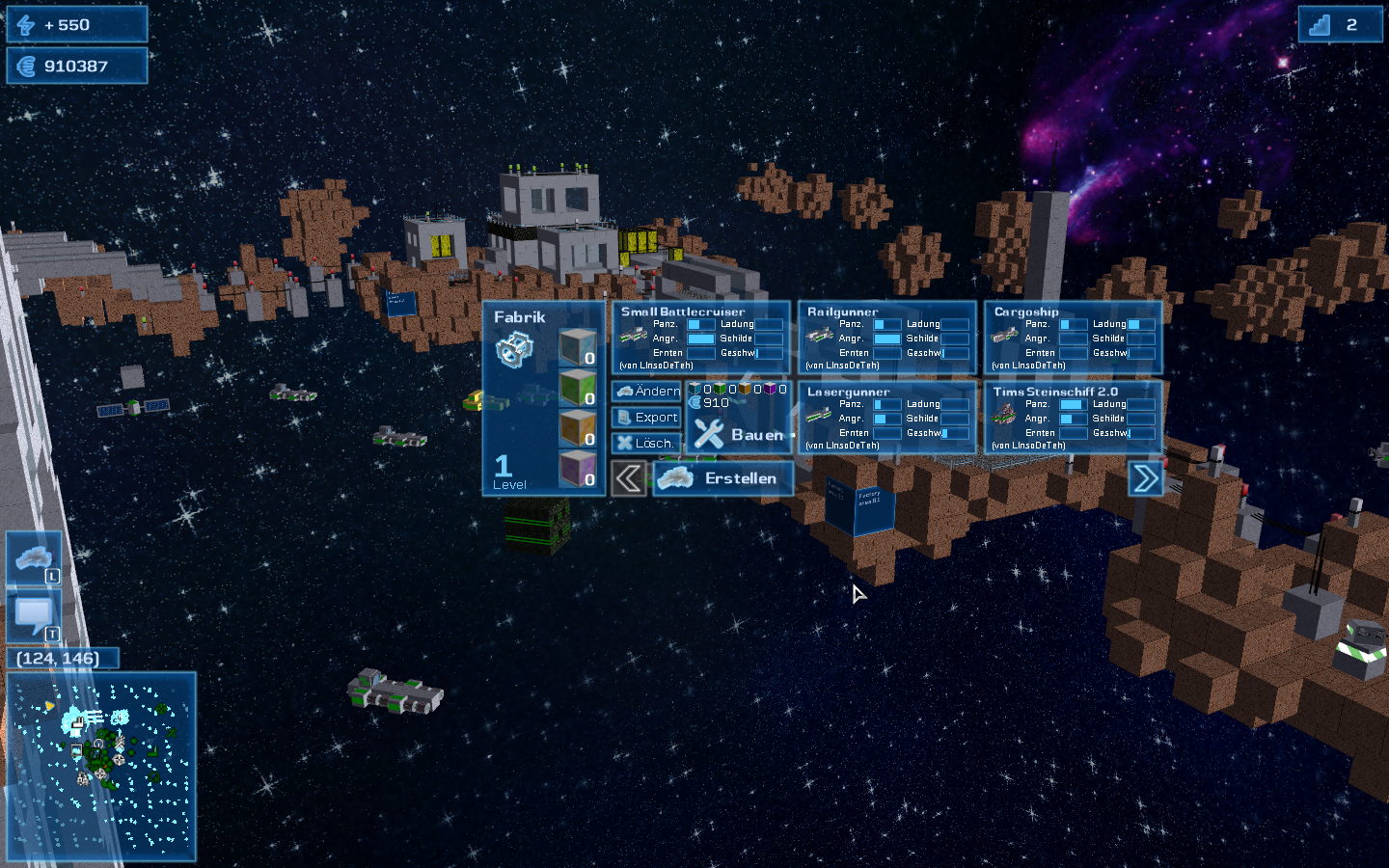Open Erstellen to create a ship
The height and width of the screenshot is (868, 1389).
(723, 478)
